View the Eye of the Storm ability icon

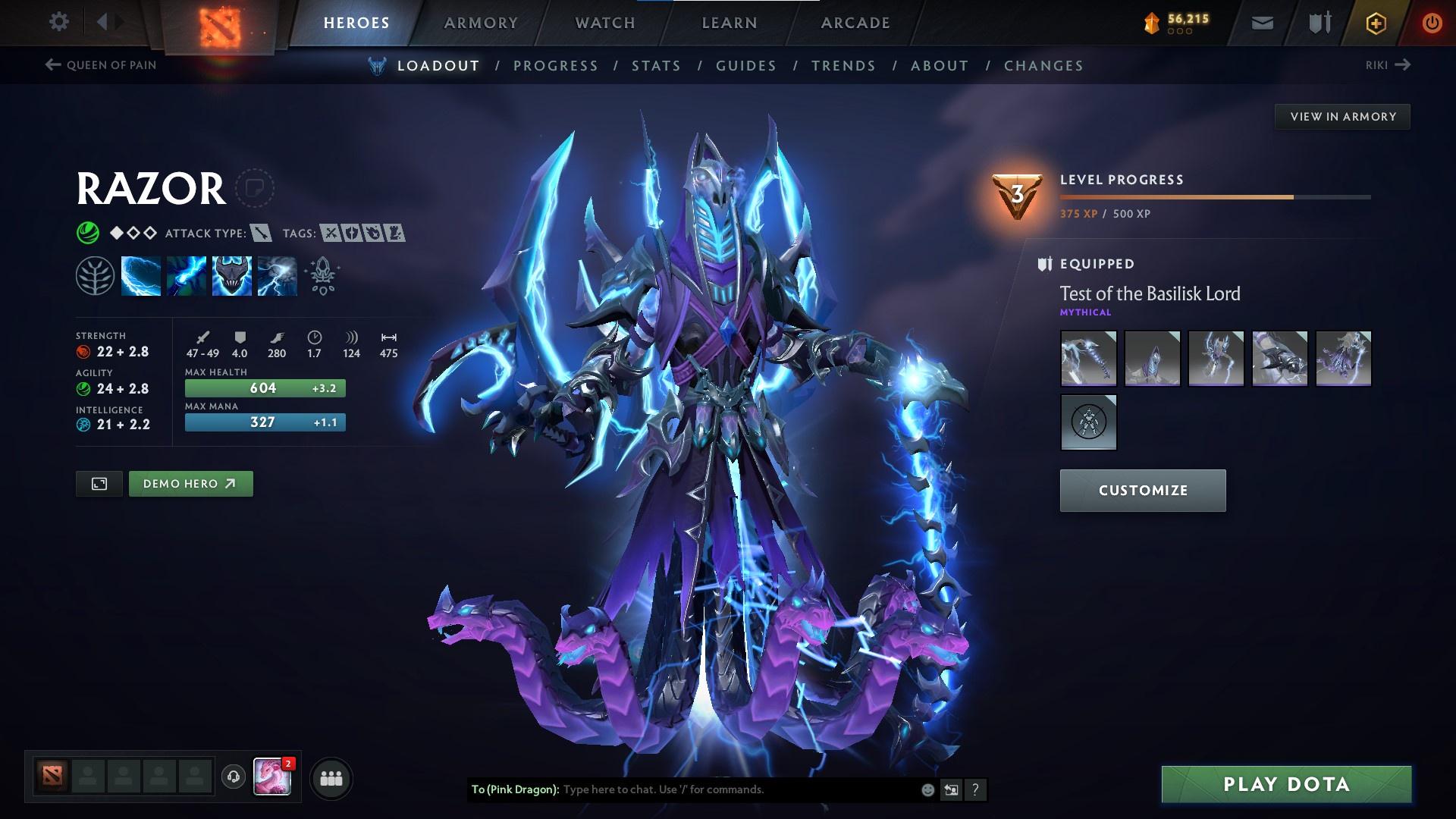coord(277,275)
